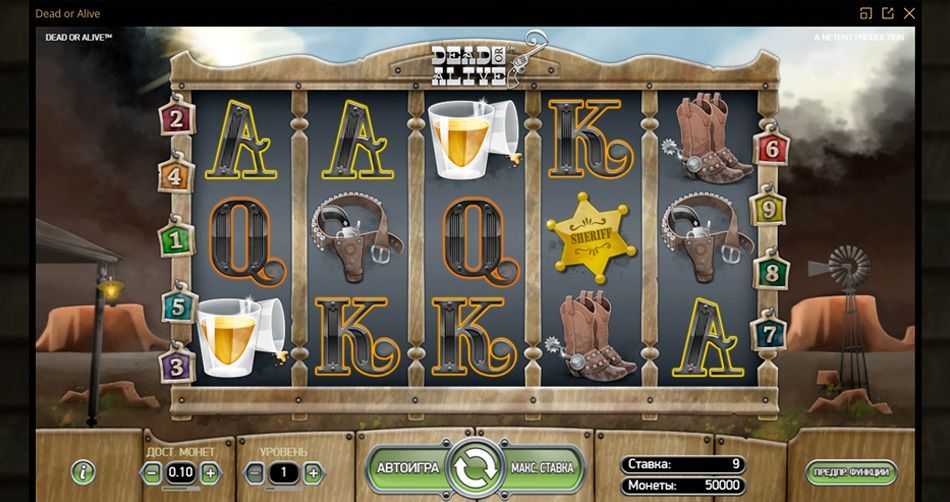Click payline tag number 8
Viewport: 950px width, 502px height.
coord(772,272)
